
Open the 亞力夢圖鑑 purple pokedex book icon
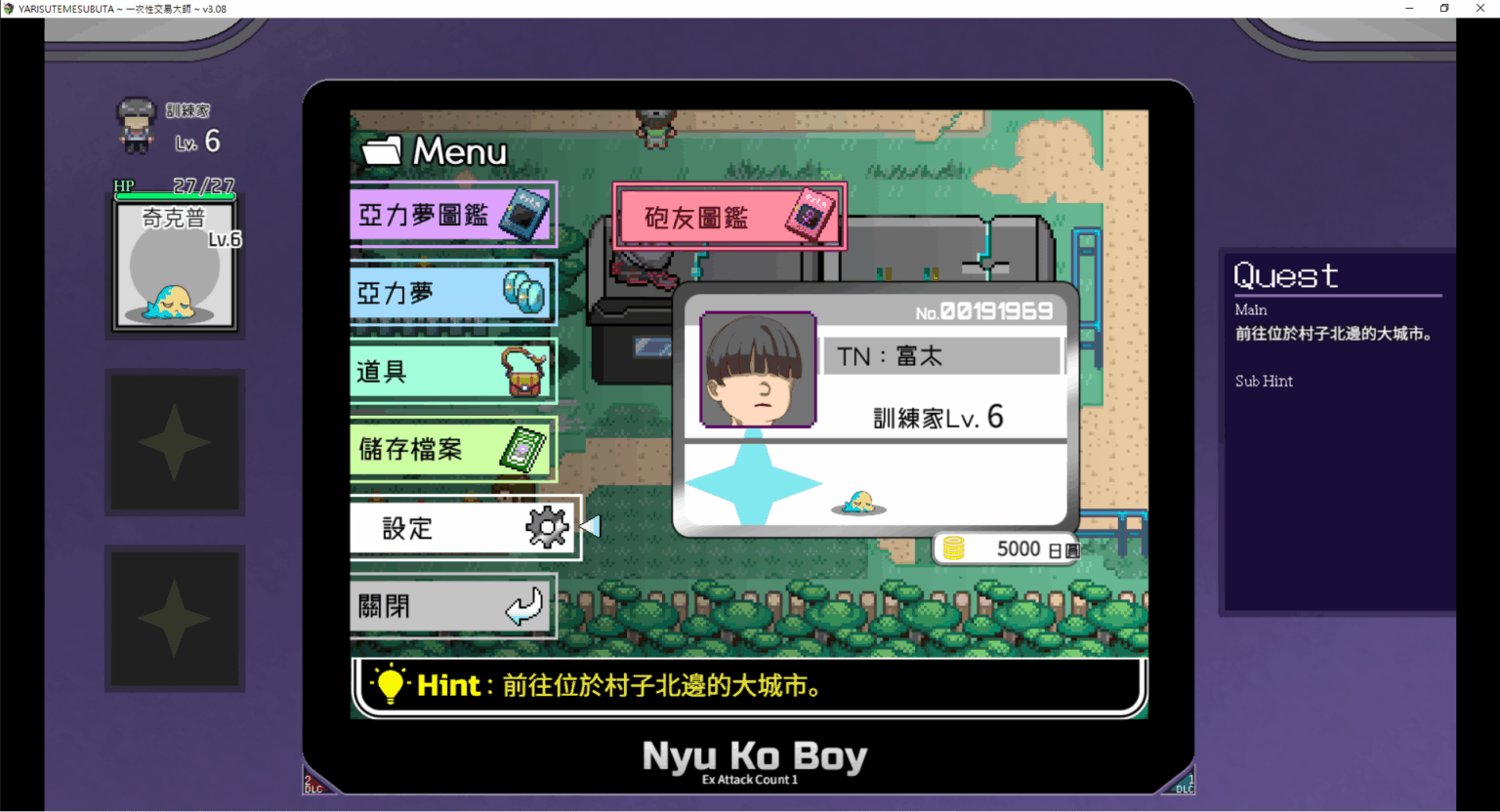(x=522, y=213)
